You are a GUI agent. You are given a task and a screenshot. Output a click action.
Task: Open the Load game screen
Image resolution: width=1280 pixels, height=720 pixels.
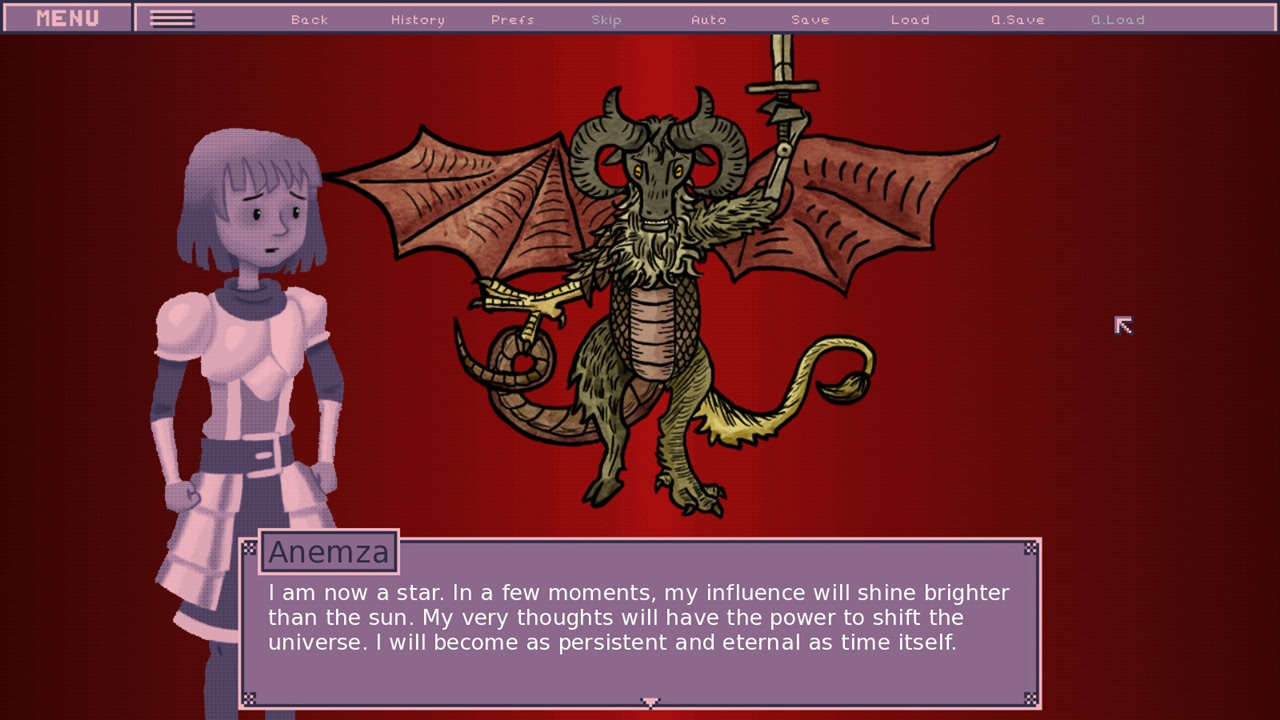(x=911, y=18)
